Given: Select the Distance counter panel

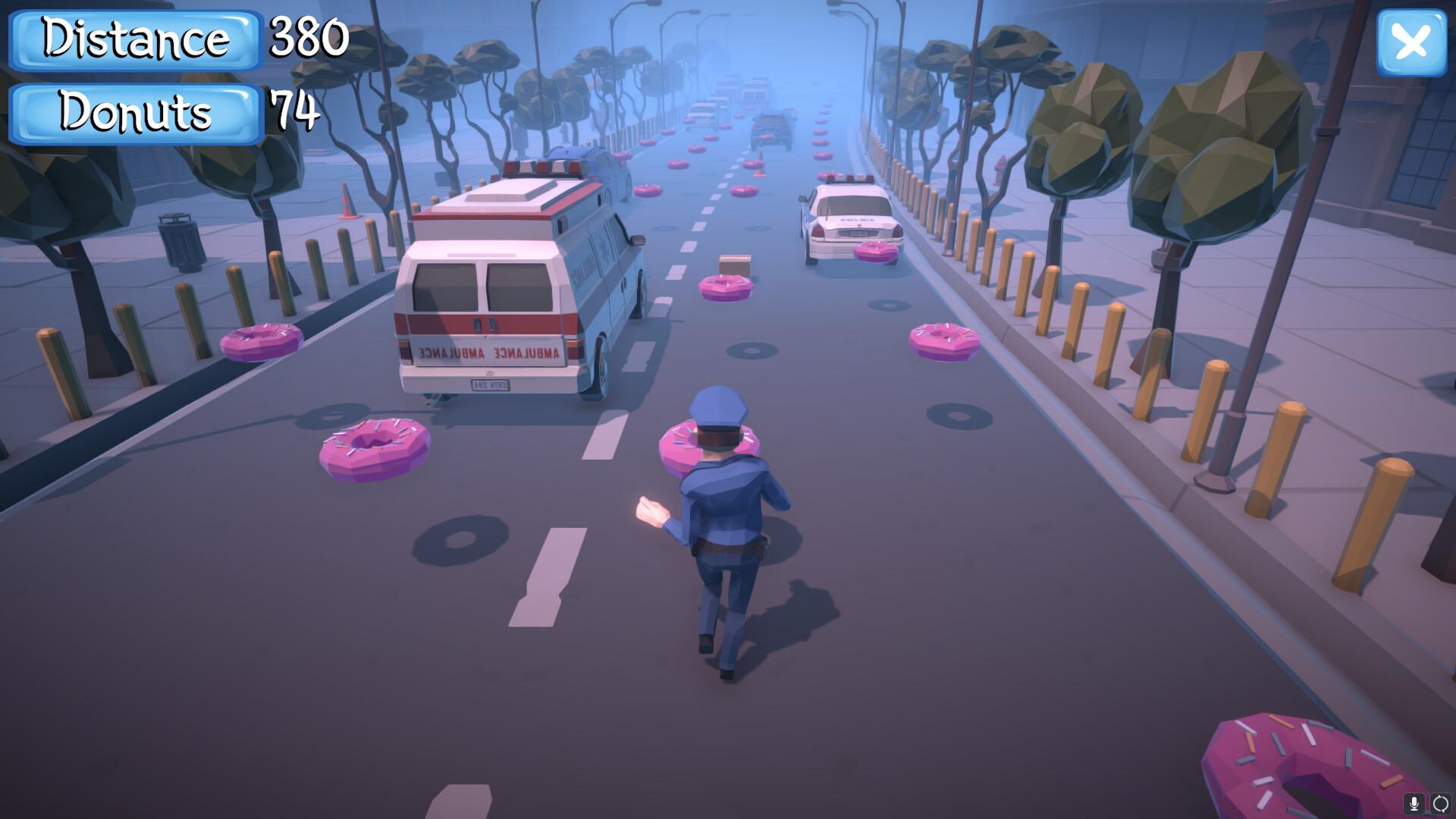Looking at the screenshot, I should click(133, 40).
